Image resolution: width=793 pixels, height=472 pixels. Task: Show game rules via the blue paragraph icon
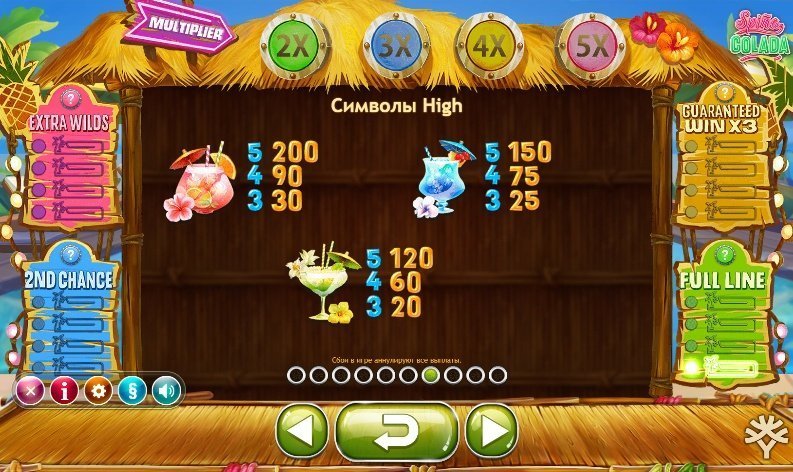[x=131, y=390]
